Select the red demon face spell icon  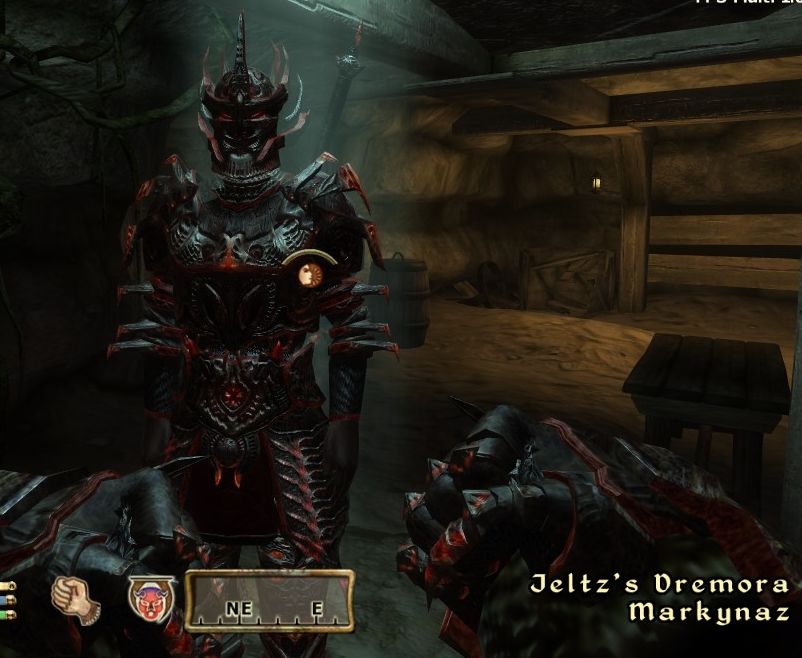(x=152, y=600)
